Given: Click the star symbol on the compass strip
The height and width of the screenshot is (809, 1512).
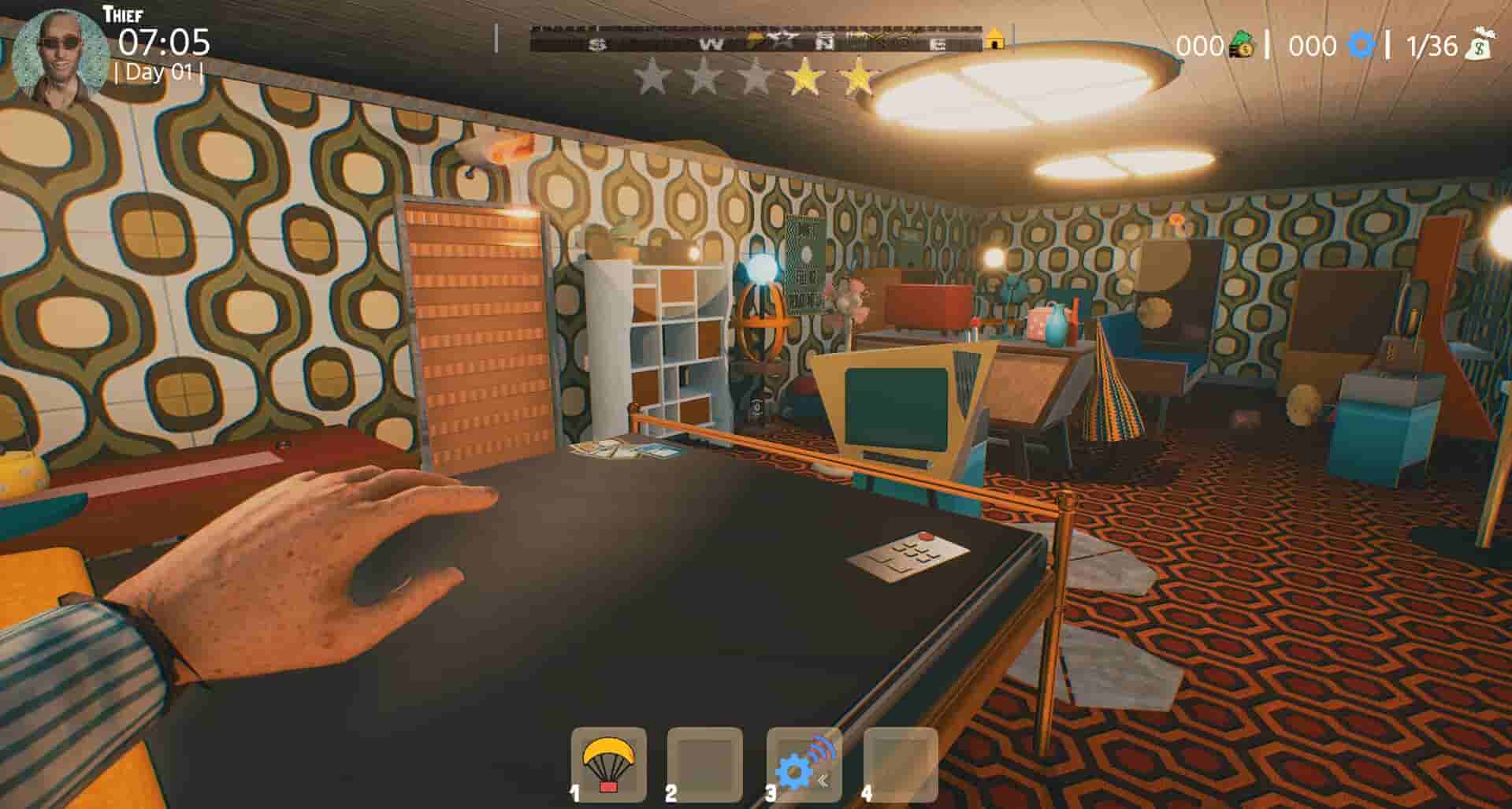Looking at the screenshot, I should coord(783,36).
